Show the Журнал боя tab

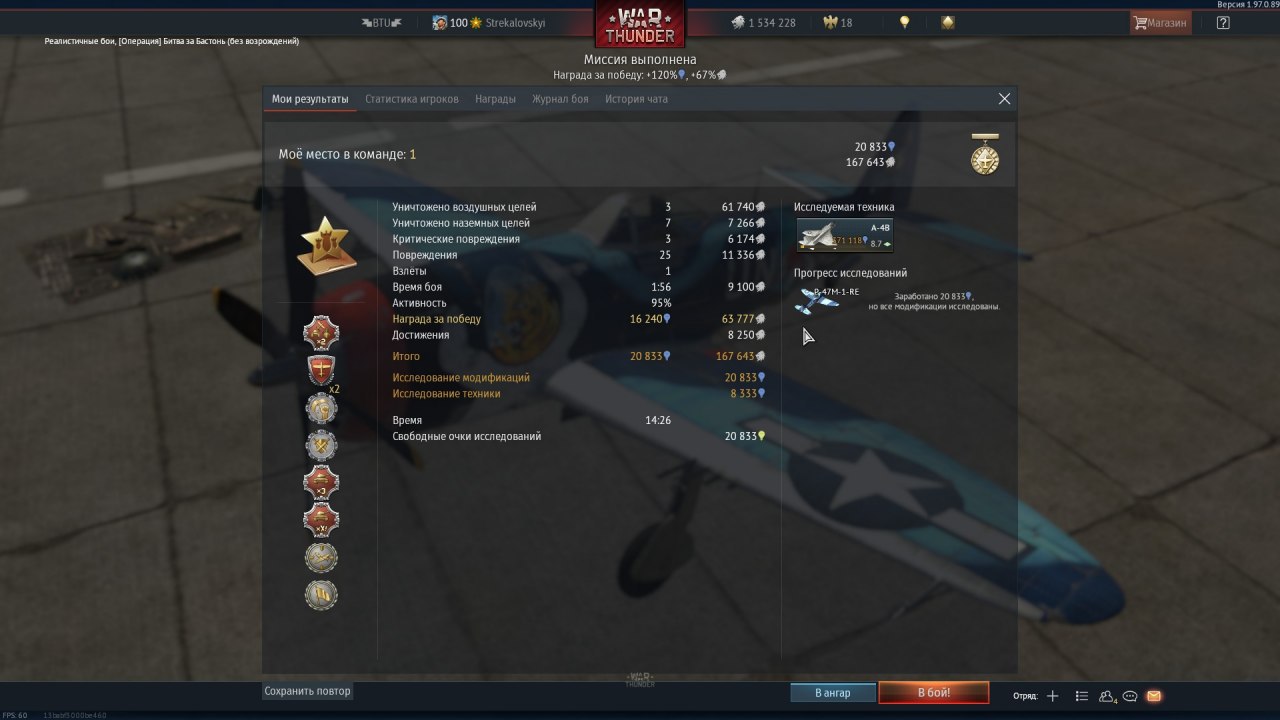pos(560,99)
